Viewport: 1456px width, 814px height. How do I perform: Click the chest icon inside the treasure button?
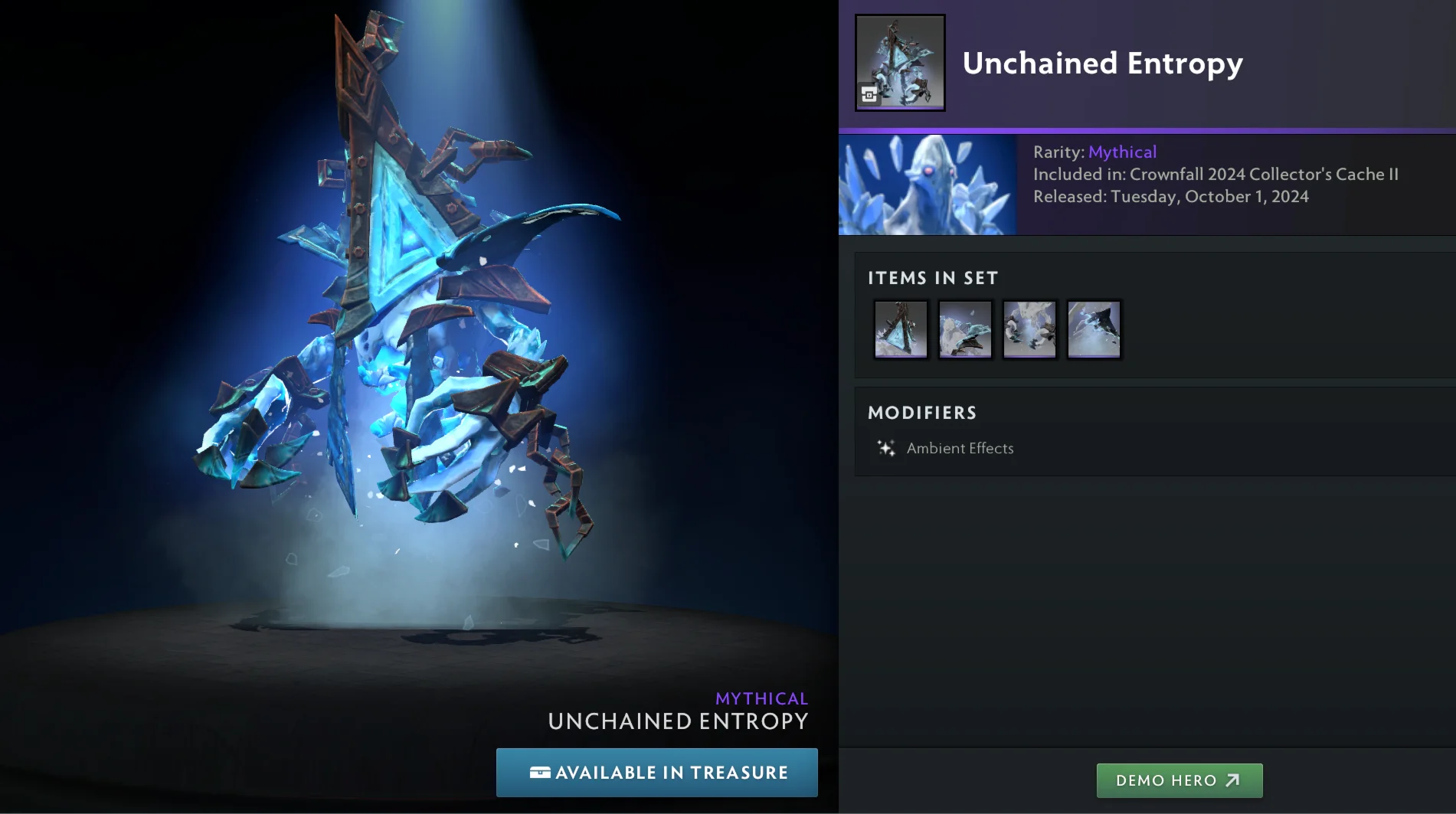(541, 773)
